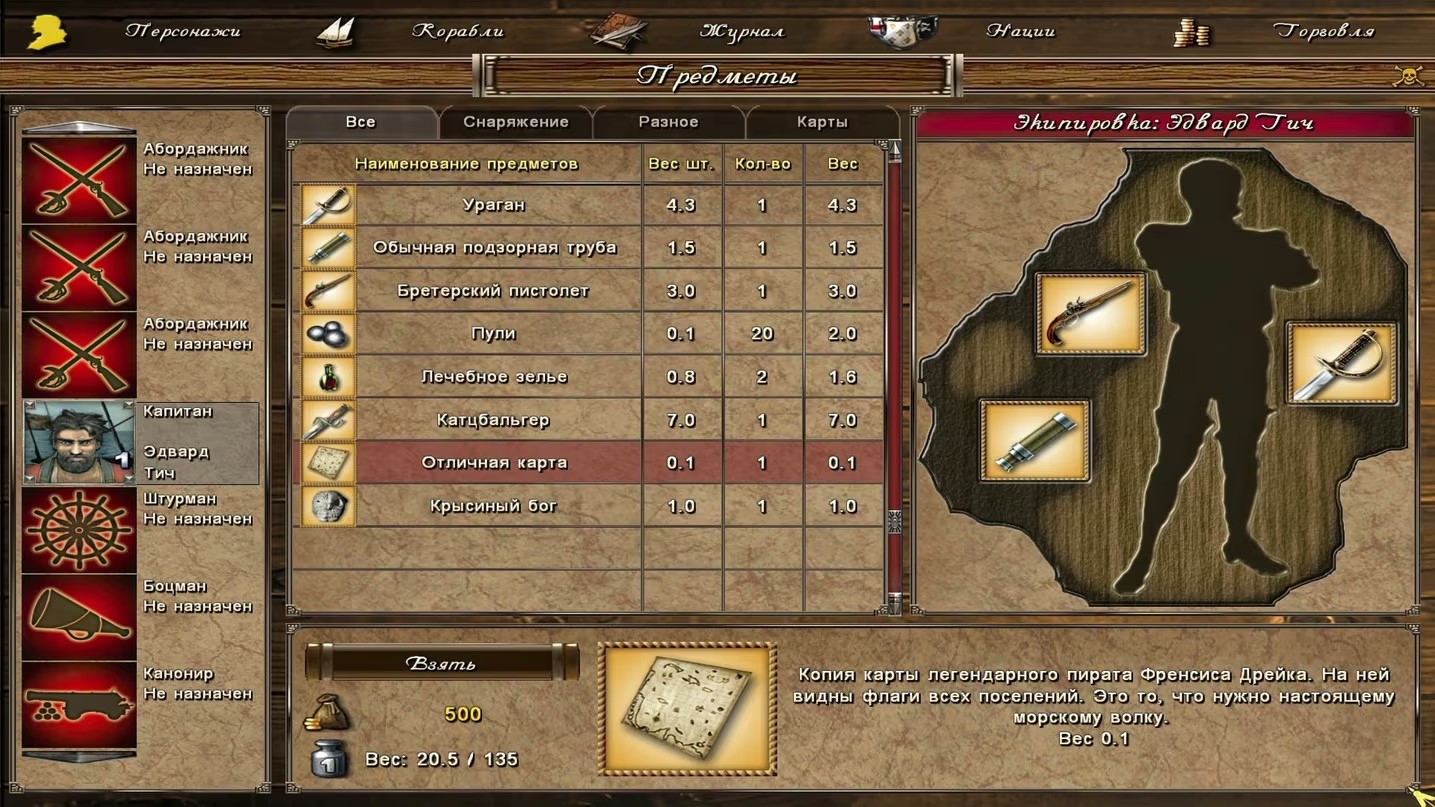Choose the Штурман officer slot
Viewport: 1435px width, 807px height.
pos(79,530)
